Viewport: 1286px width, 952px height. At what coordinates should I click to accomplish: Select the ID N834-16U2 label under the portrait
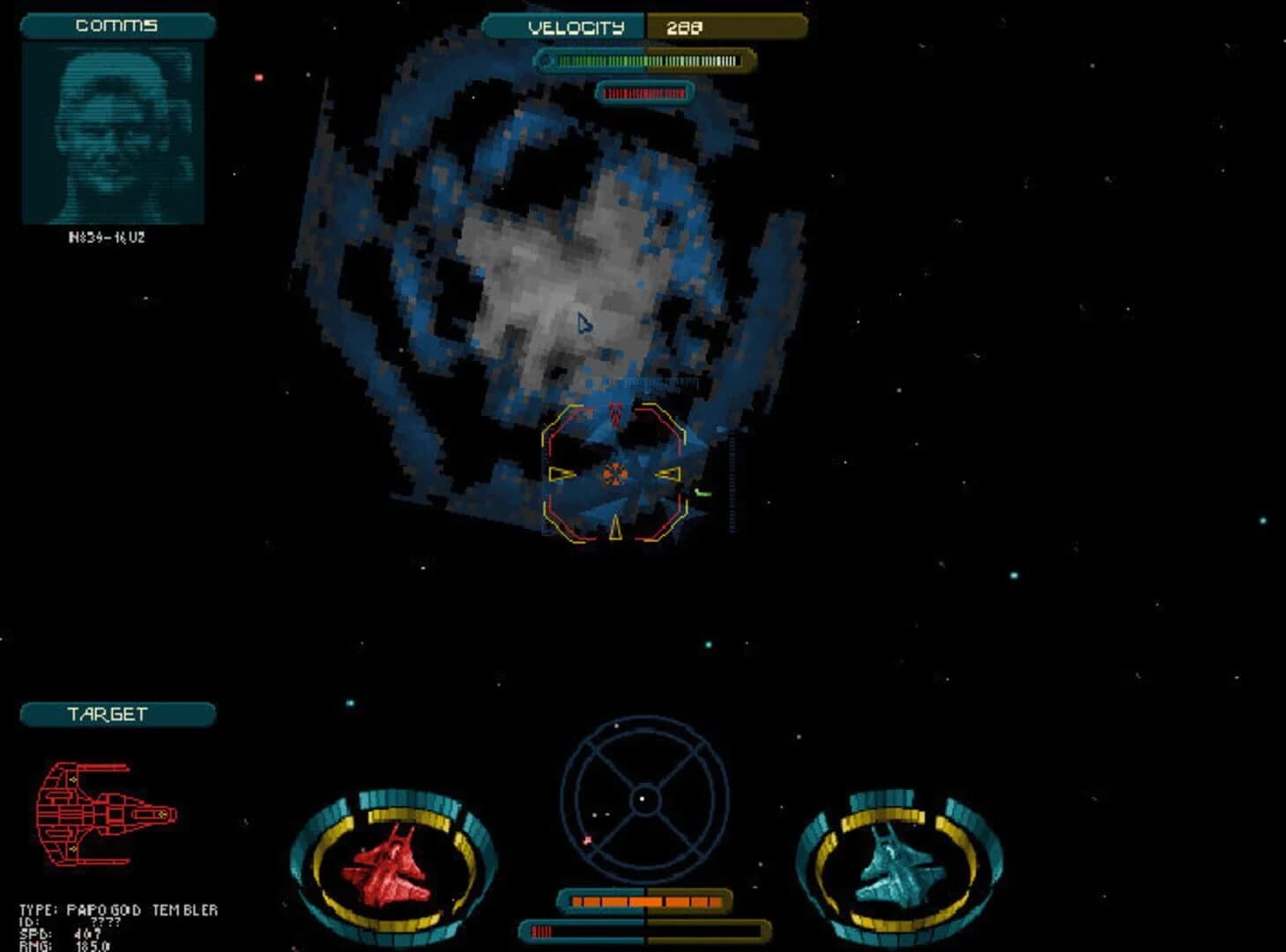click(106, 235)
